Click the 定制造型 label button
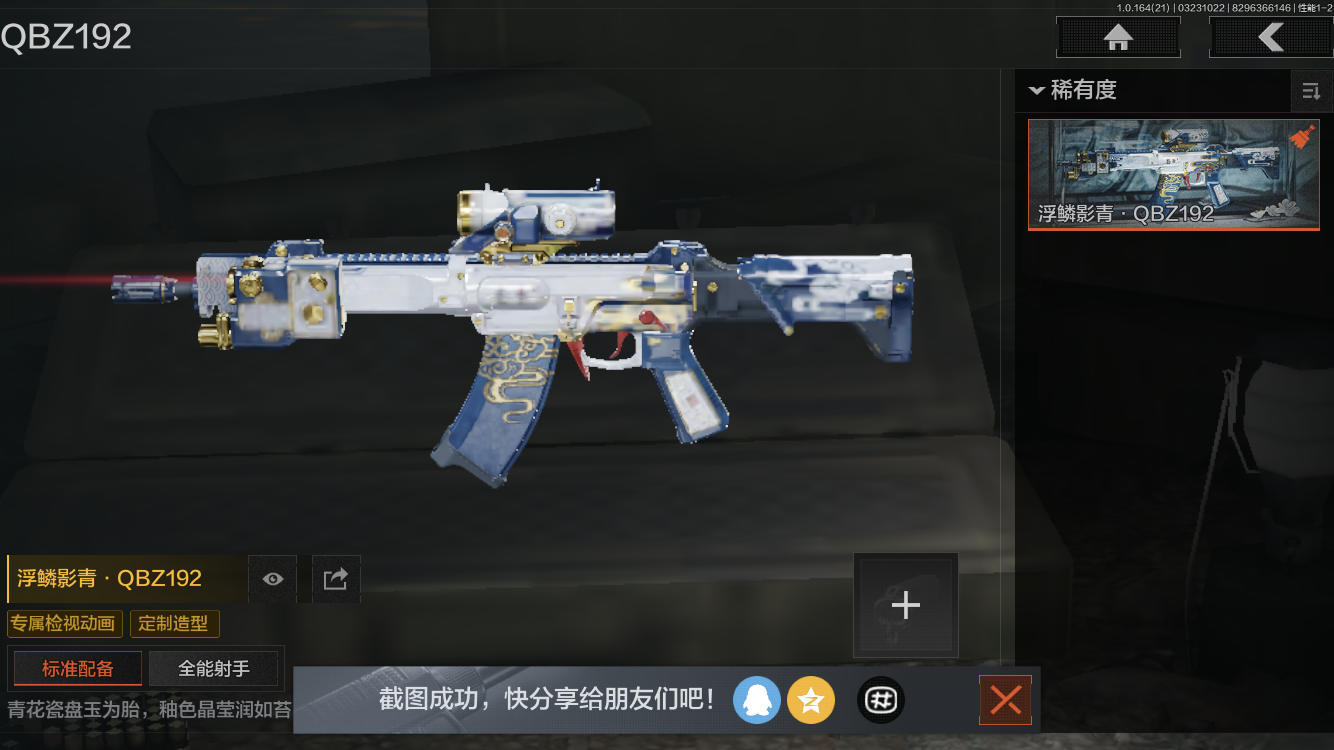This screenshot has height=750, width=1334. pos(175,623)
